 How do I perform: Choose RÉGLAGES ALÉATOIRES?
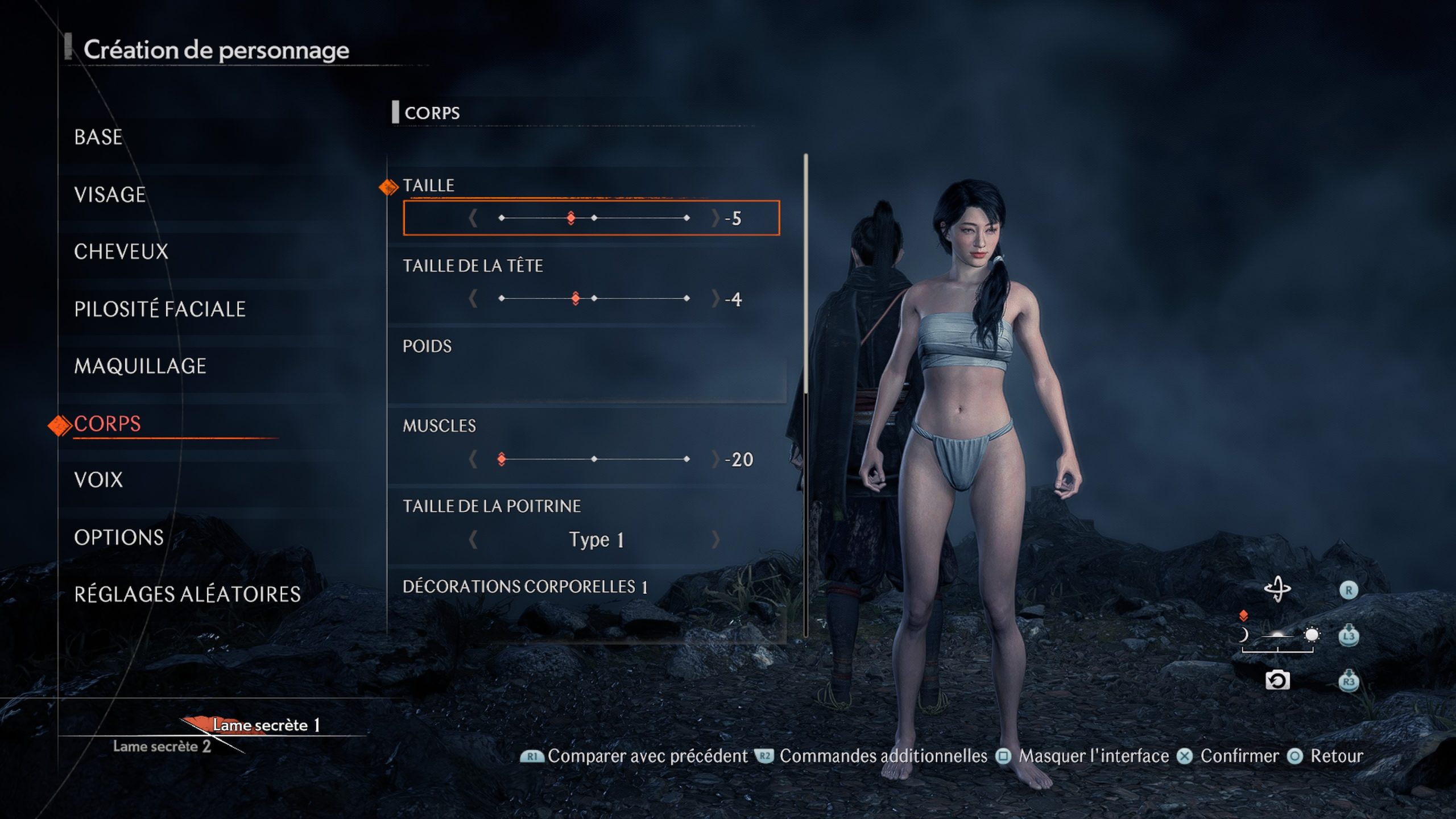coord(187,594)
